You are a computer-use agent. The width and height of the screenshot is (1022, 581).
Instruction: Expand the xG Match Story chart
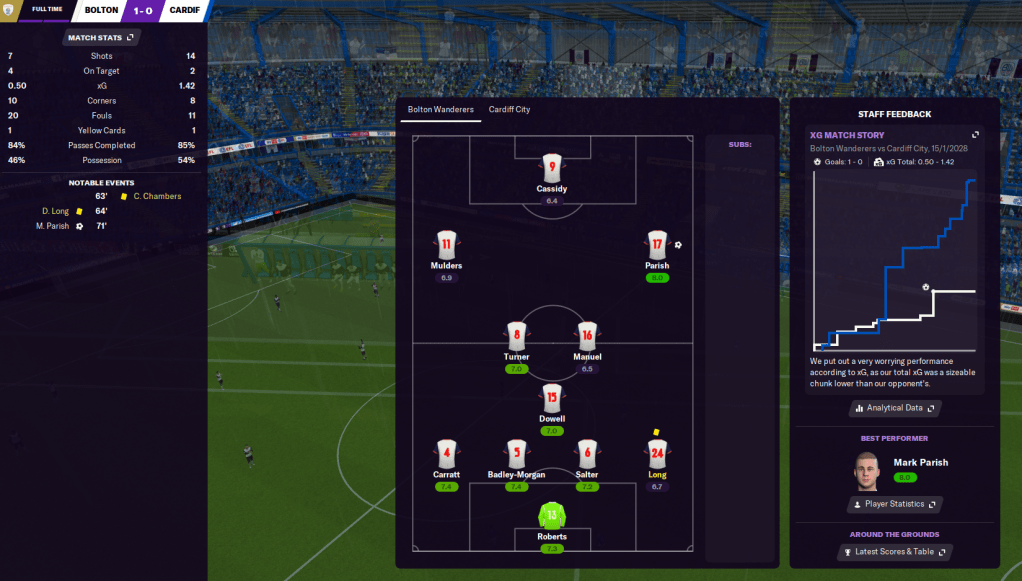tap(975, 135)
